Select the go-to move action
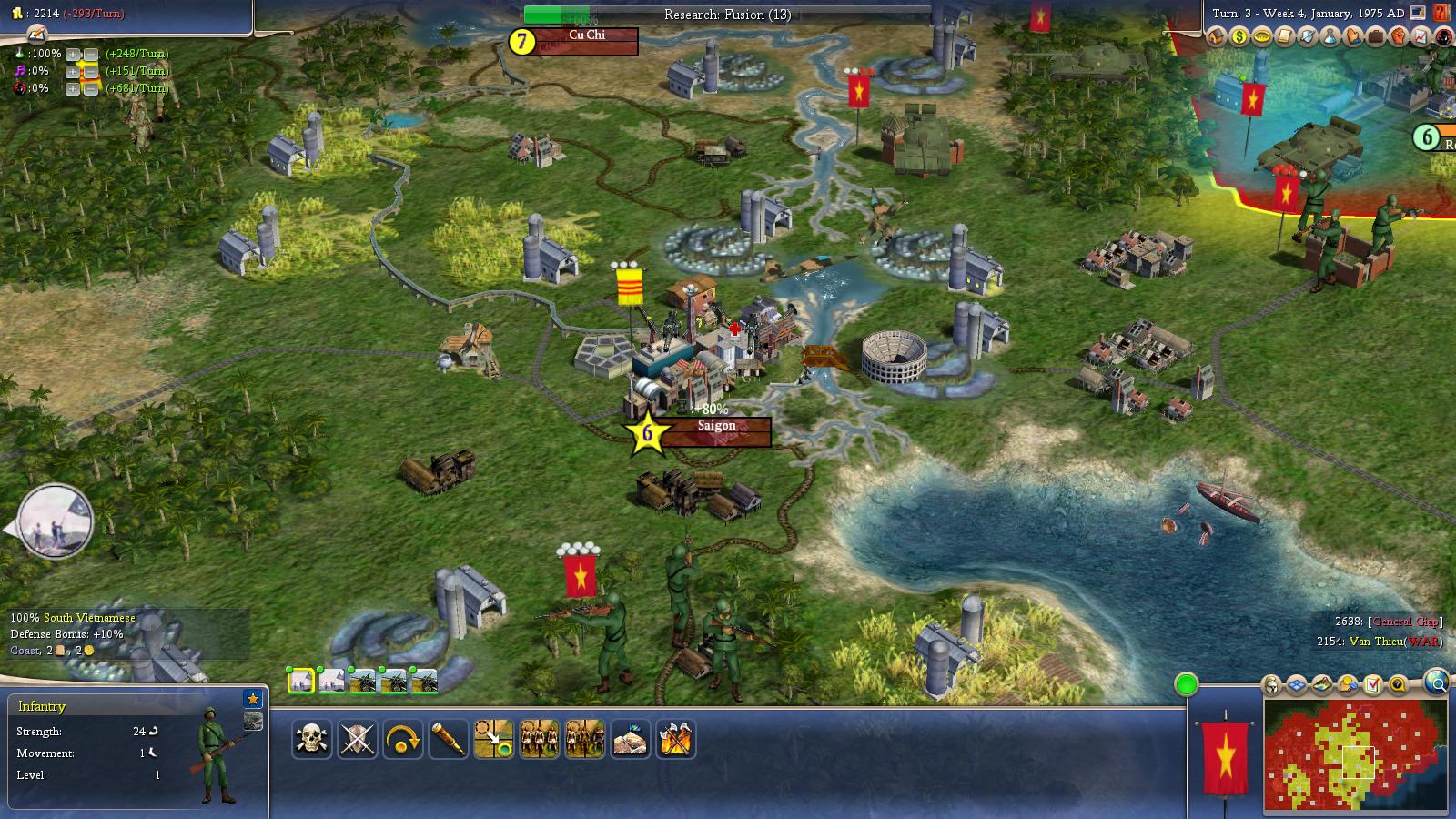Viewport: 1456px width, 819px height. tap(493, 739)
